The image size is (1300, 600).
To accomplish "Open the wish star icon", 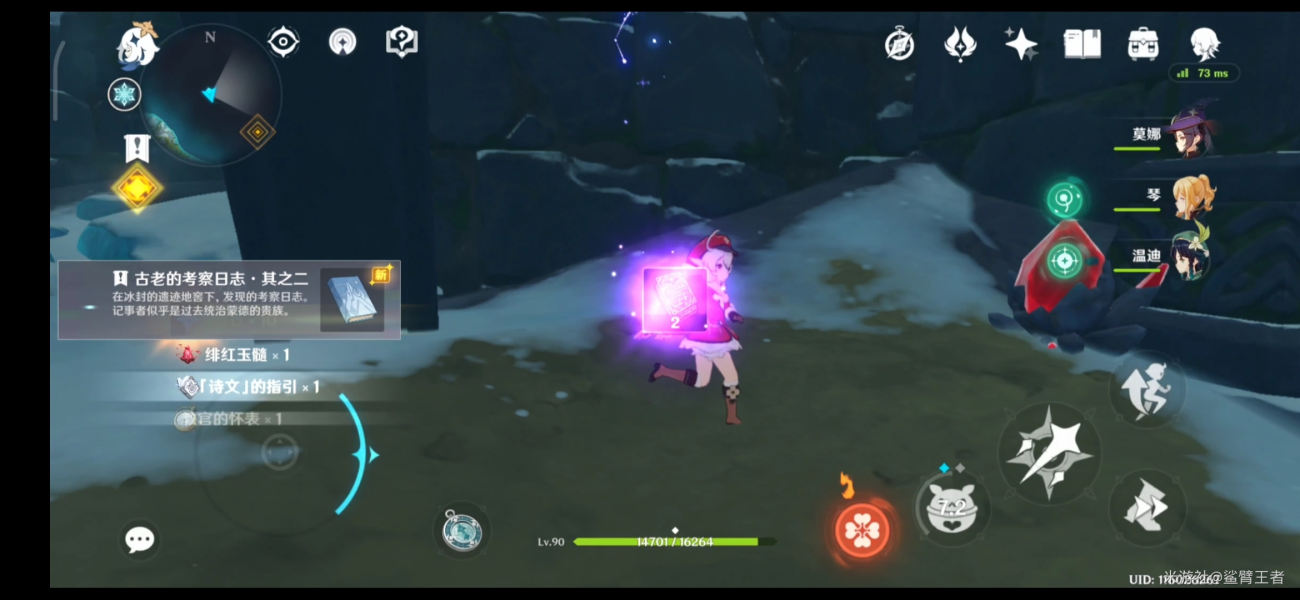I will pyautogui.click(x=1021, y=44).
